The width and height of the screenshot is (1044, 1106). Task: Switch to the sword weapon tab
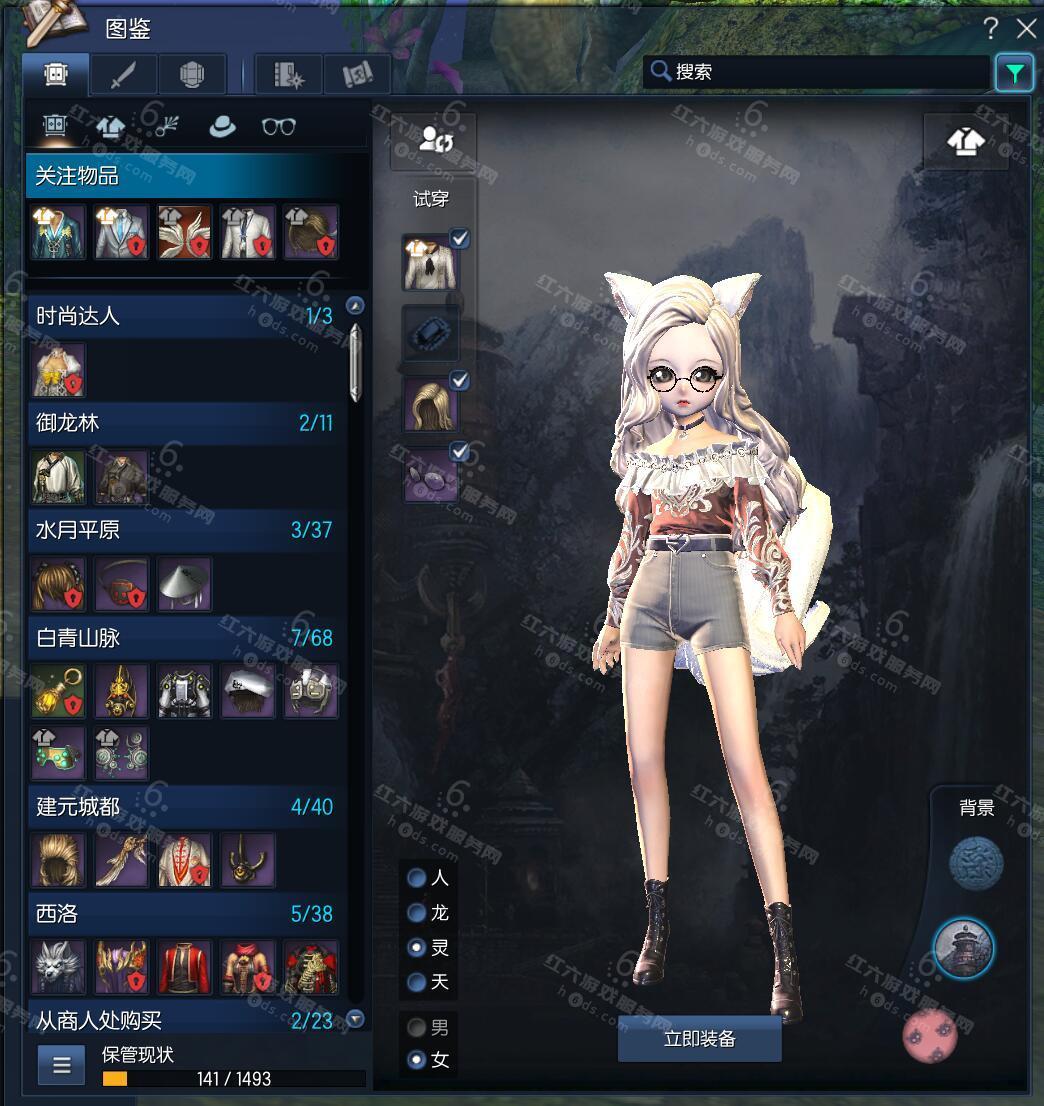[122, 75]
